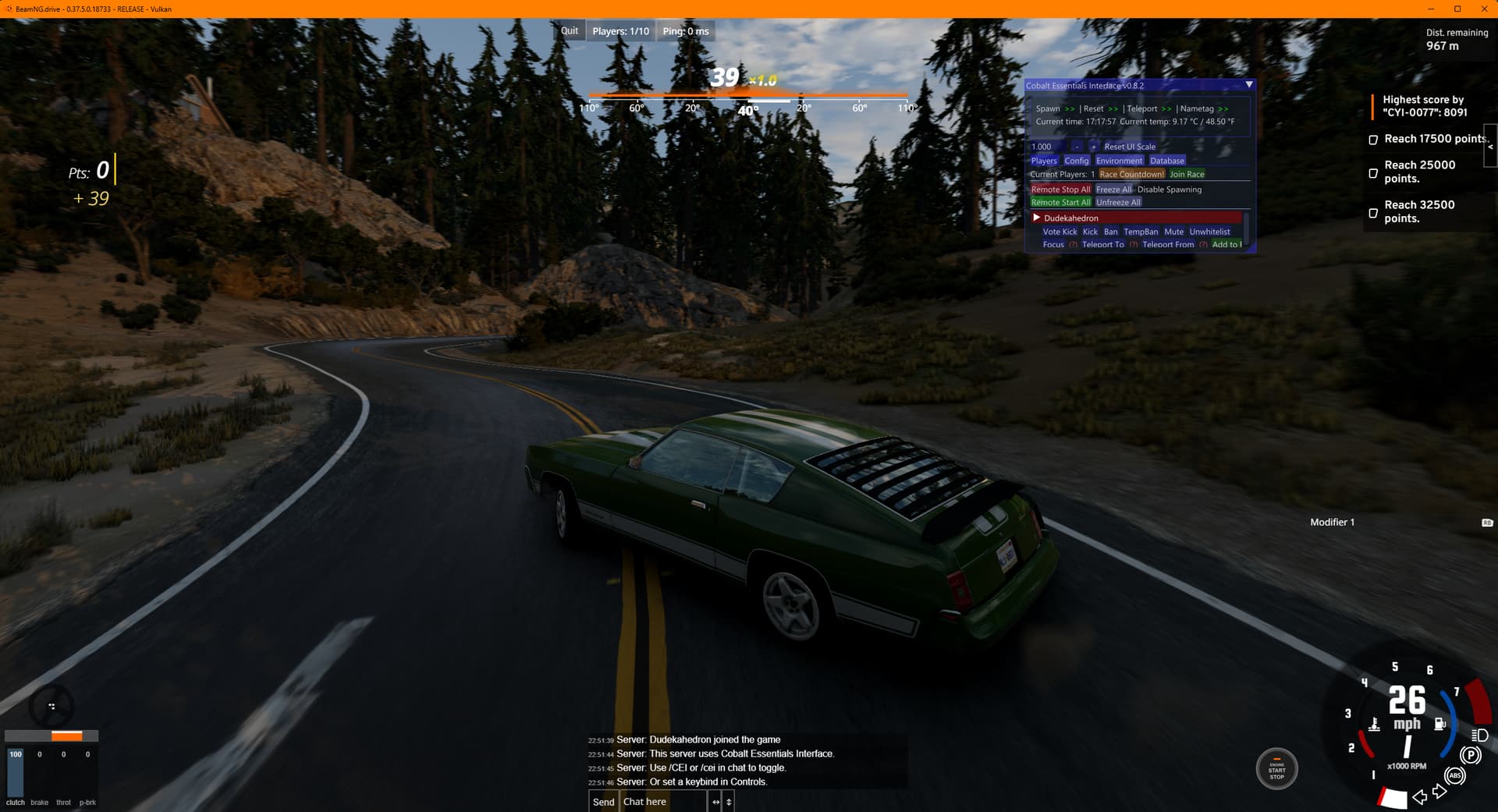Click the Chat here input box
This screenshot has width=1498, height=812.
tap(663, 801)
